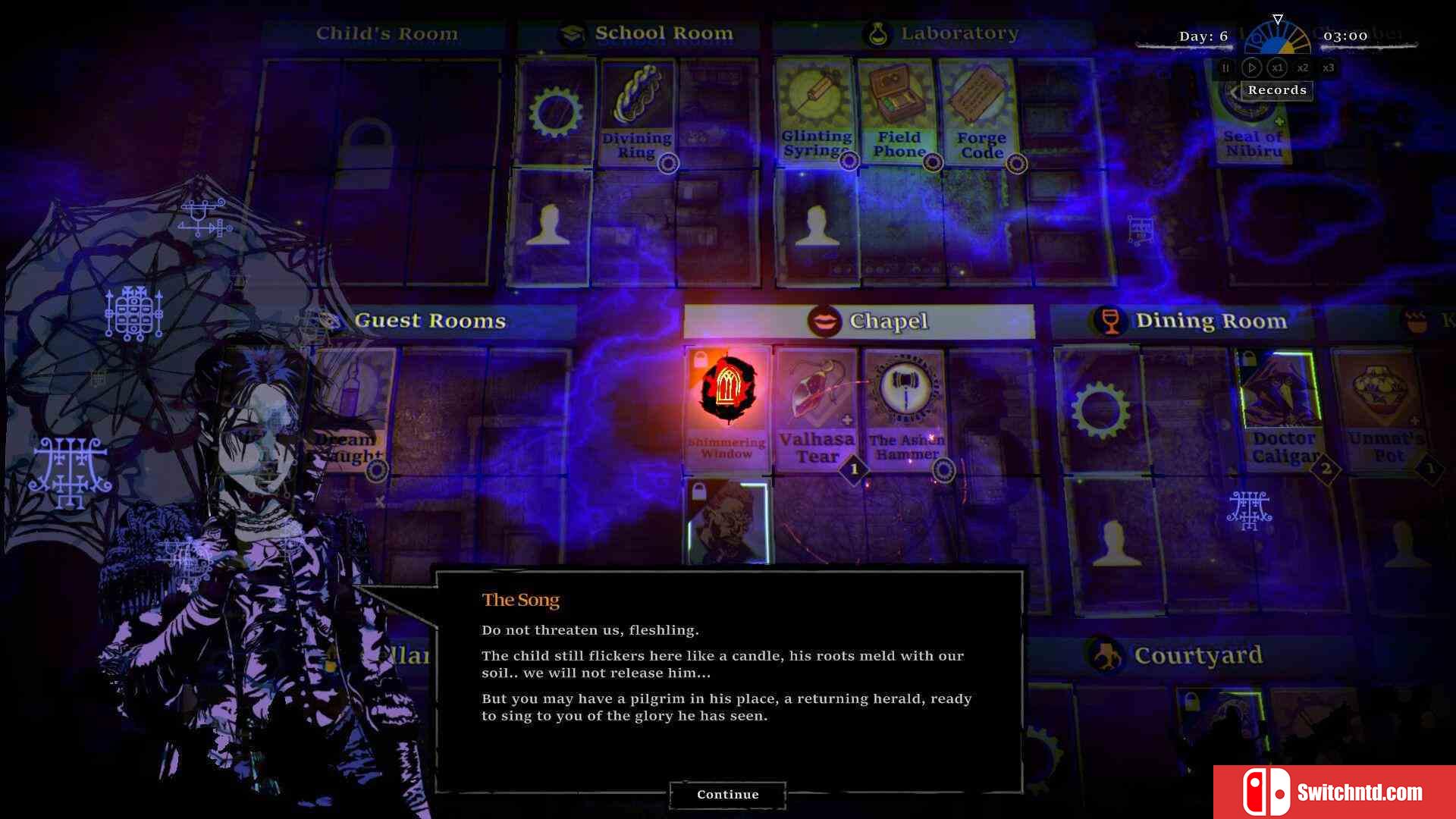This screenshot has height=819, width=1456.
Task: Click the play time button
Action: 1252,68
